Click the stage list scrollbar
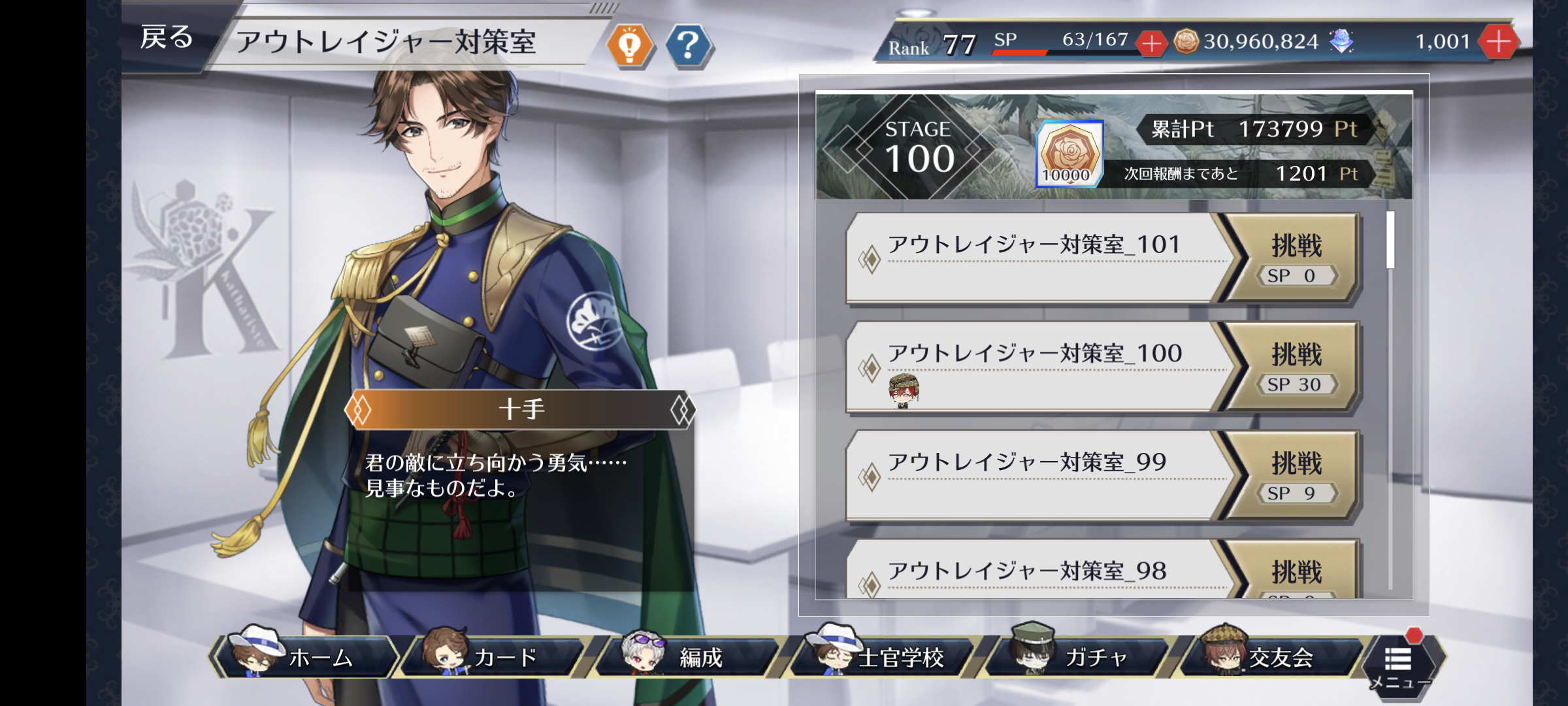Screen dimensions: 1568x706 coord(1390,240)
